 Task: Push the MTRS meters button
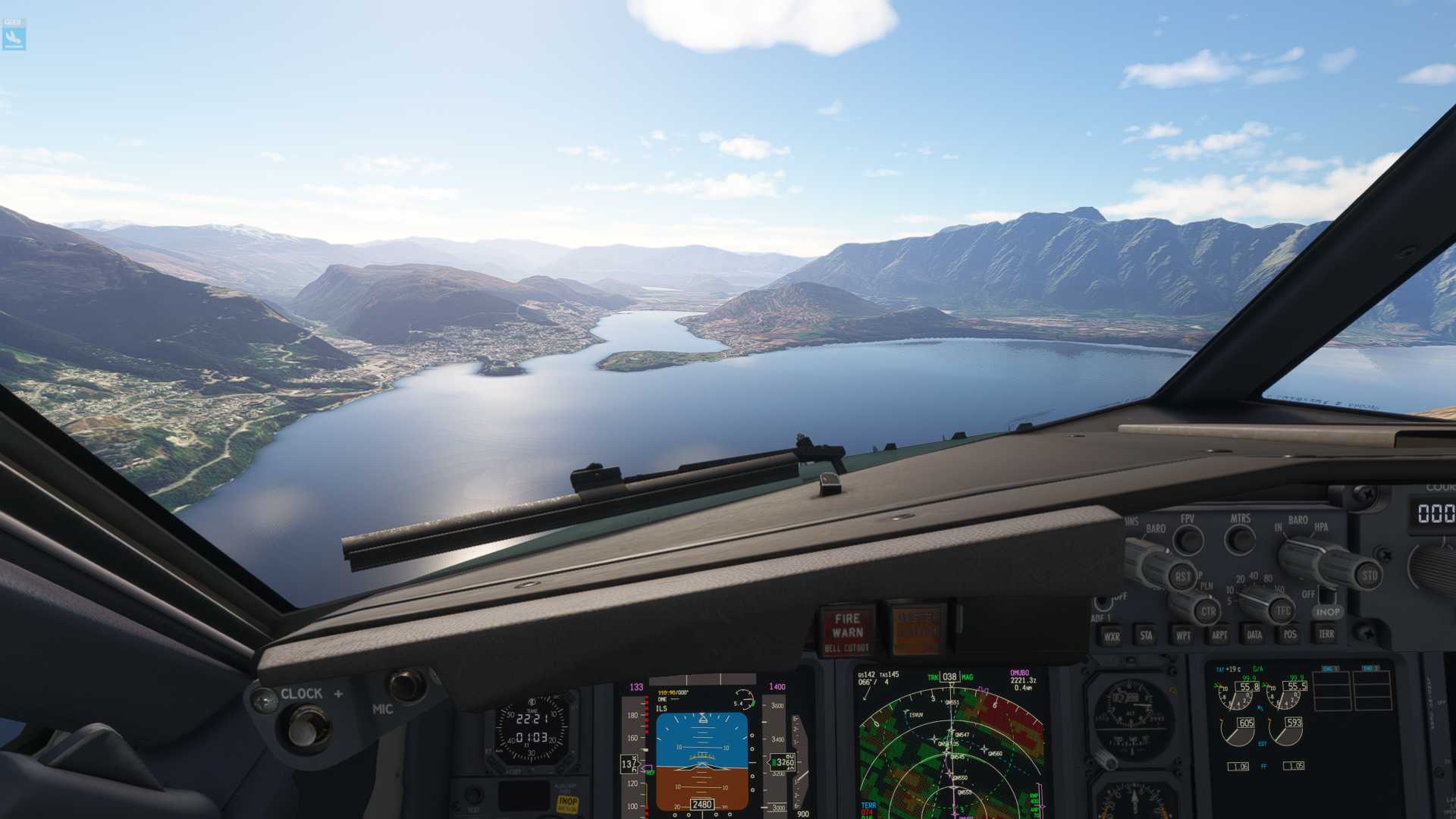[x=1241, y=539]
